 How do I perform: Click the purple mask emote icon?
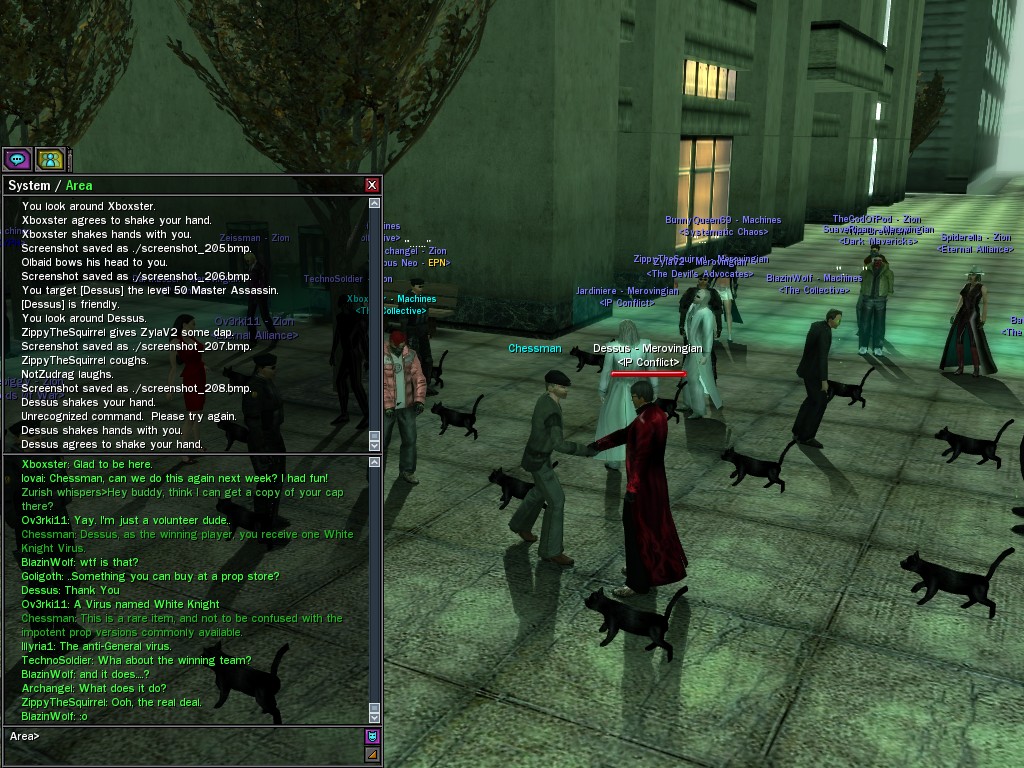pos(372,737)
